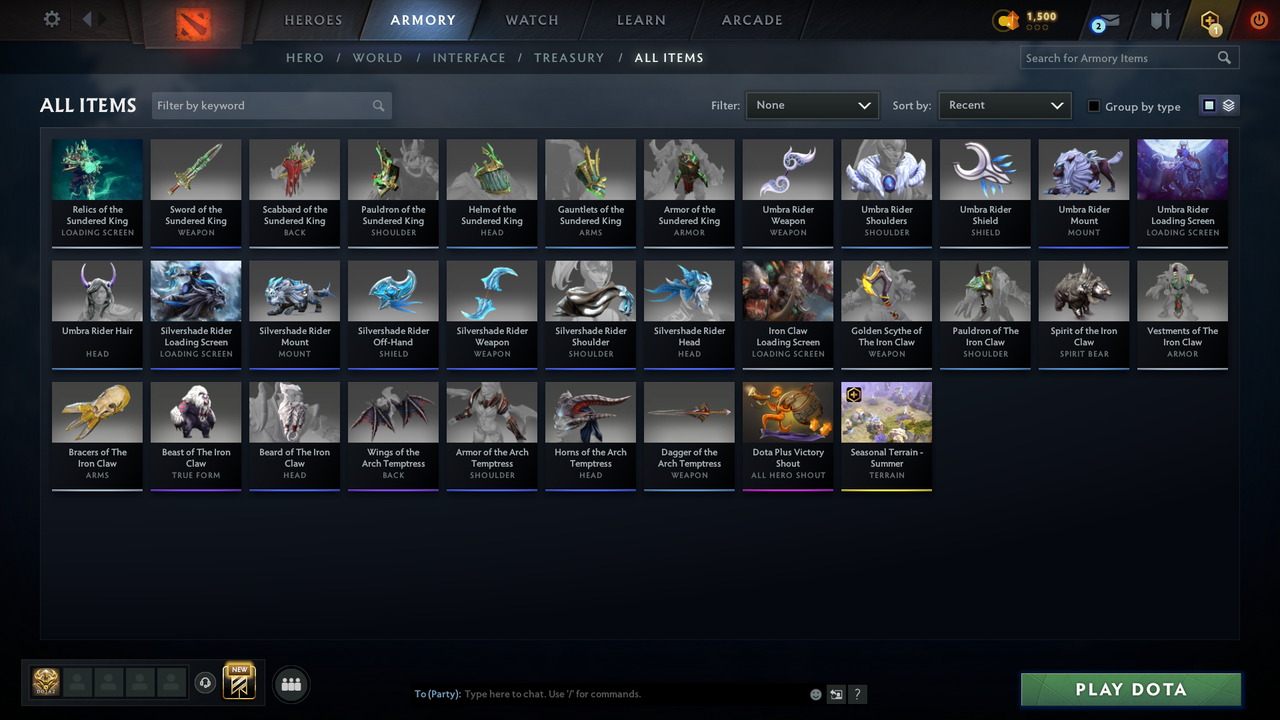The width and height of the screenshot is (1280, 720).
Task: Expand the chat help question mark options
Action: 857,693
